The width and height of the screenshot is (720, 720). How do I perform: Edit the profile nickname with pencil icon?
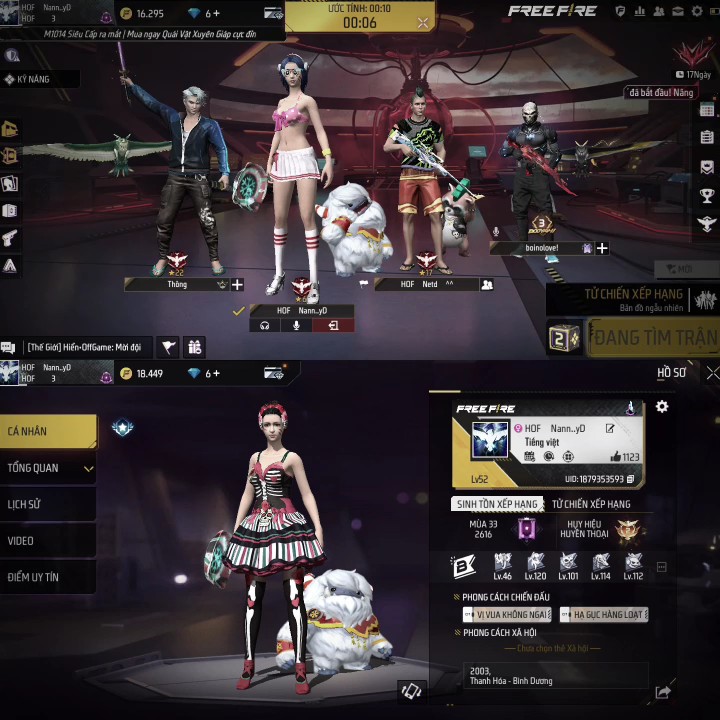[x=610, y=429]
